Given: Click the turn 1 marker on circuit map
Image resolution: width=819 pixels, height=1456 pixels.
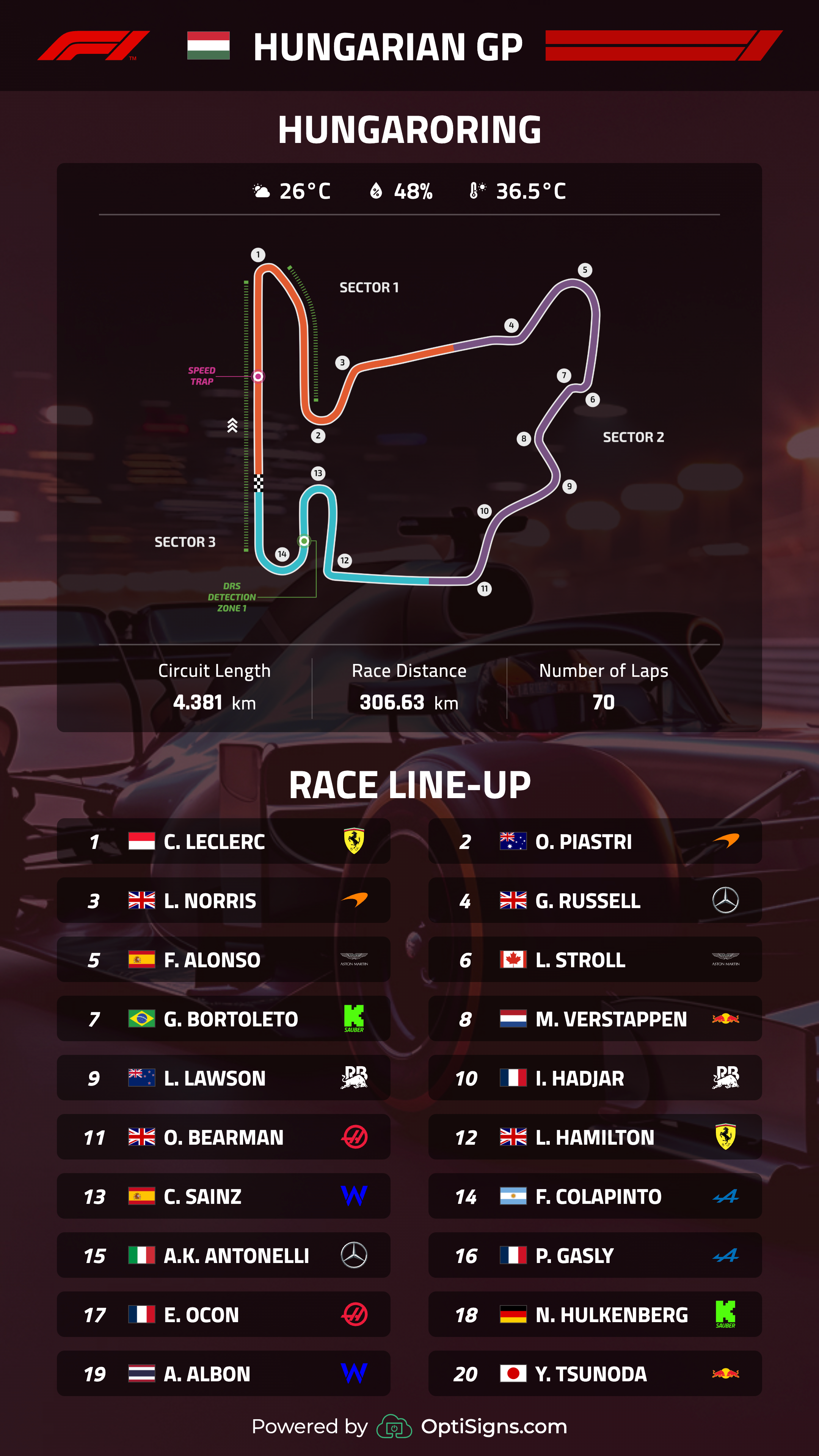Looking at the screenshot, I should click(258, 255).
